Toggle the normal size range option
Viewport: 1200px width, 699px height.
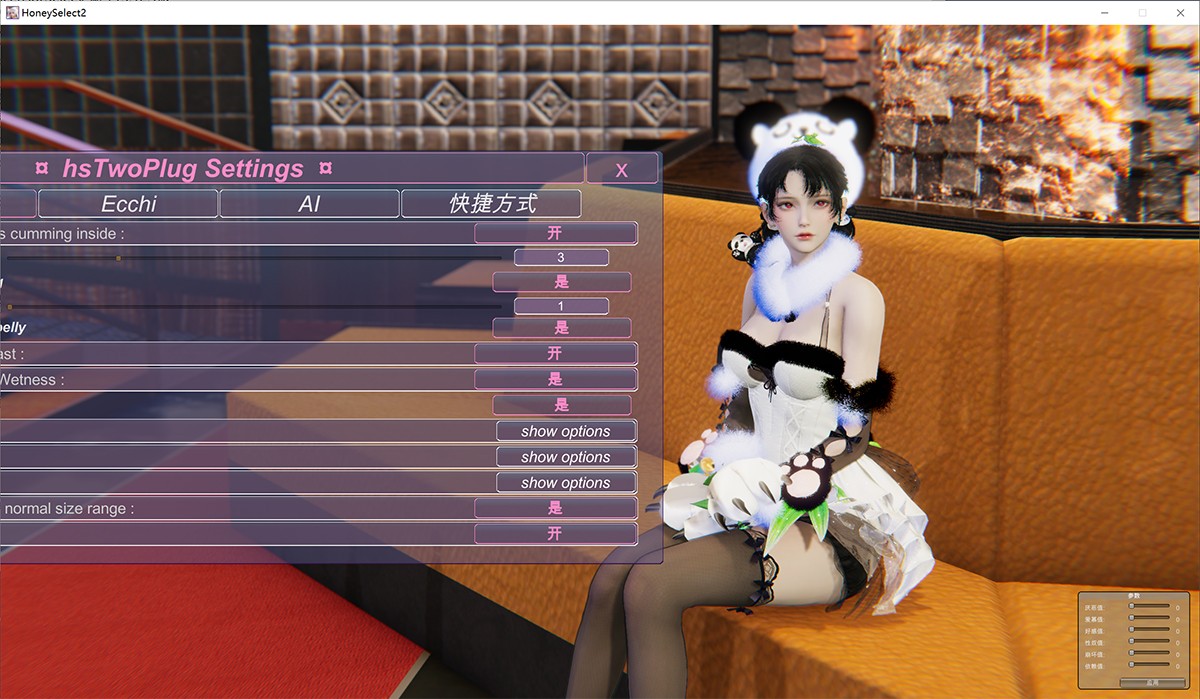click(x=555, y=508)
